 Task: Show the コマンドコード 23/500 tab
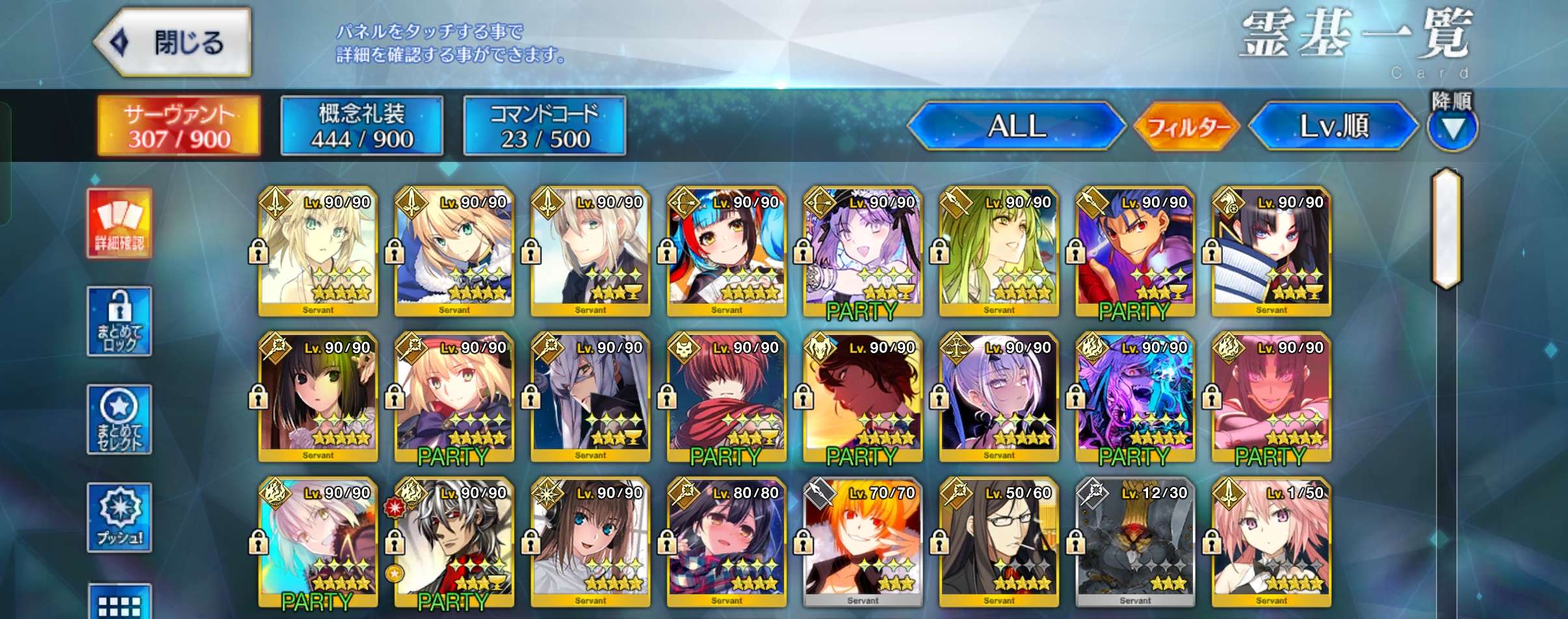pyautogui.click(x=545, y=126)
